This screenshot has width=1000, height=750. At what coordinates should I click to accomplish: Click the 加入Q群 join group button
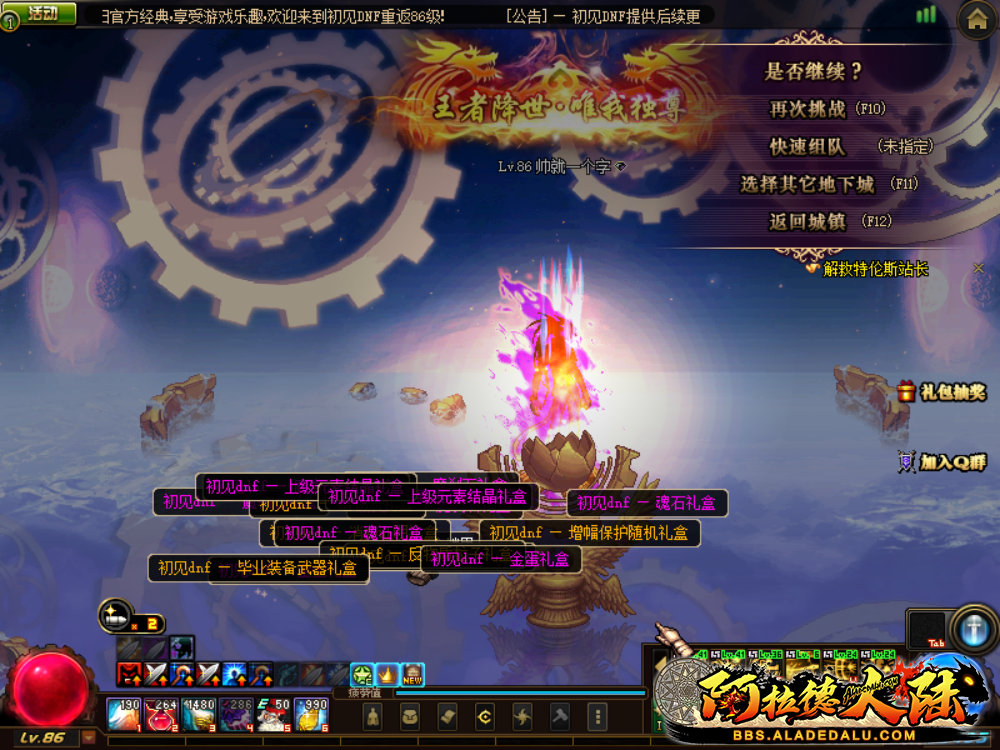pyautogui.click(x=942, y=462)
